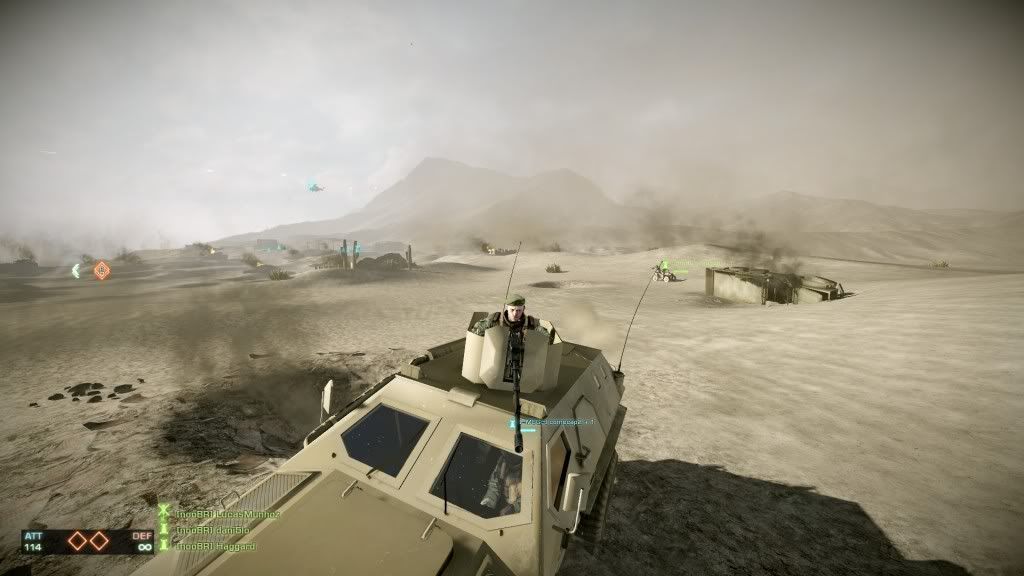
Task: Choose squad member LucasMunhoz in squad list
Action: [227, 514]
